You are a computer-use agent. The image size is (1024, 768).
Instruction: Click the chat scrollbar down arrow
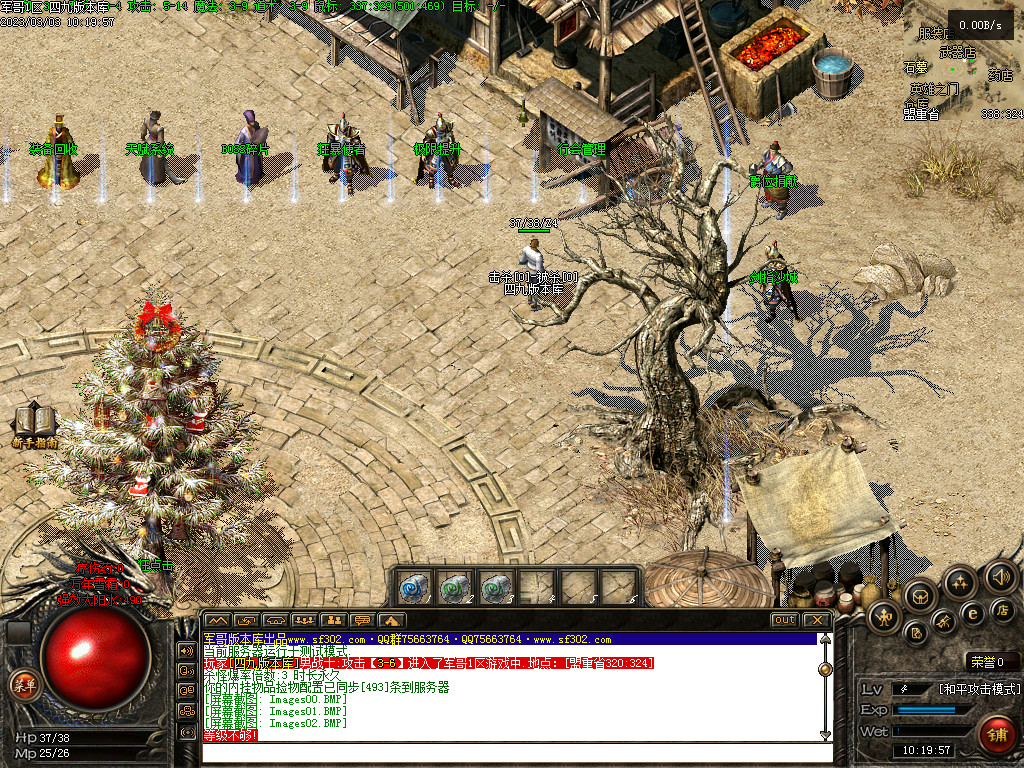826,735
